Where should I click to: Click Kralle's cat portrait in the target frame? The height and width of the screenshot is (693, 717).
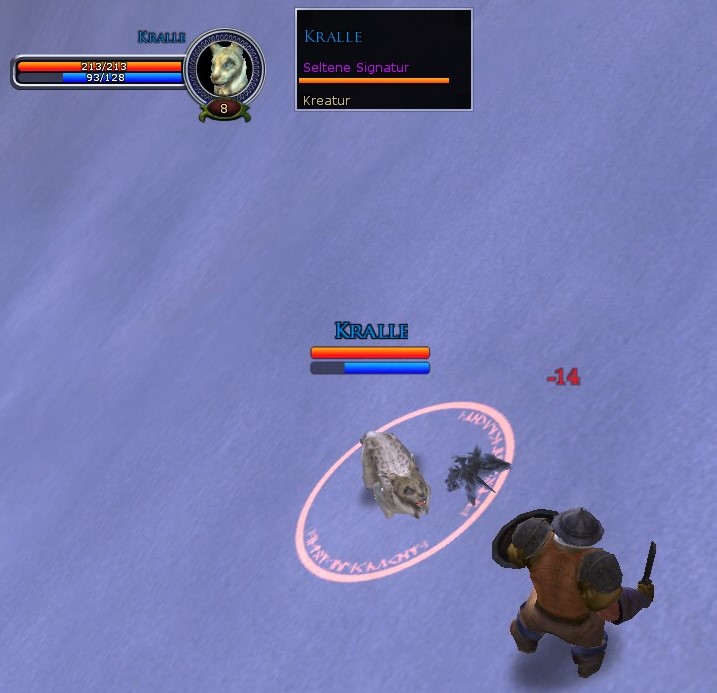pos(224,69)
